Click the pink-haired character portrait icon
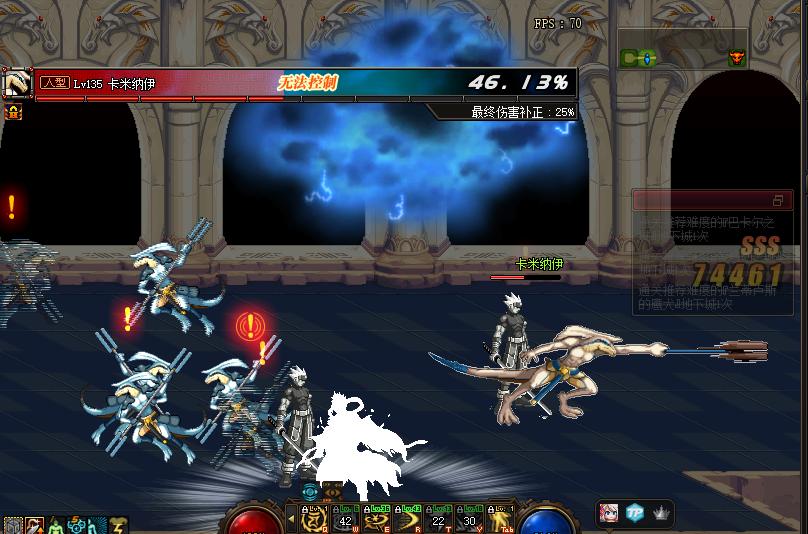This screenshot has height=534, width=808. [608, 513]
